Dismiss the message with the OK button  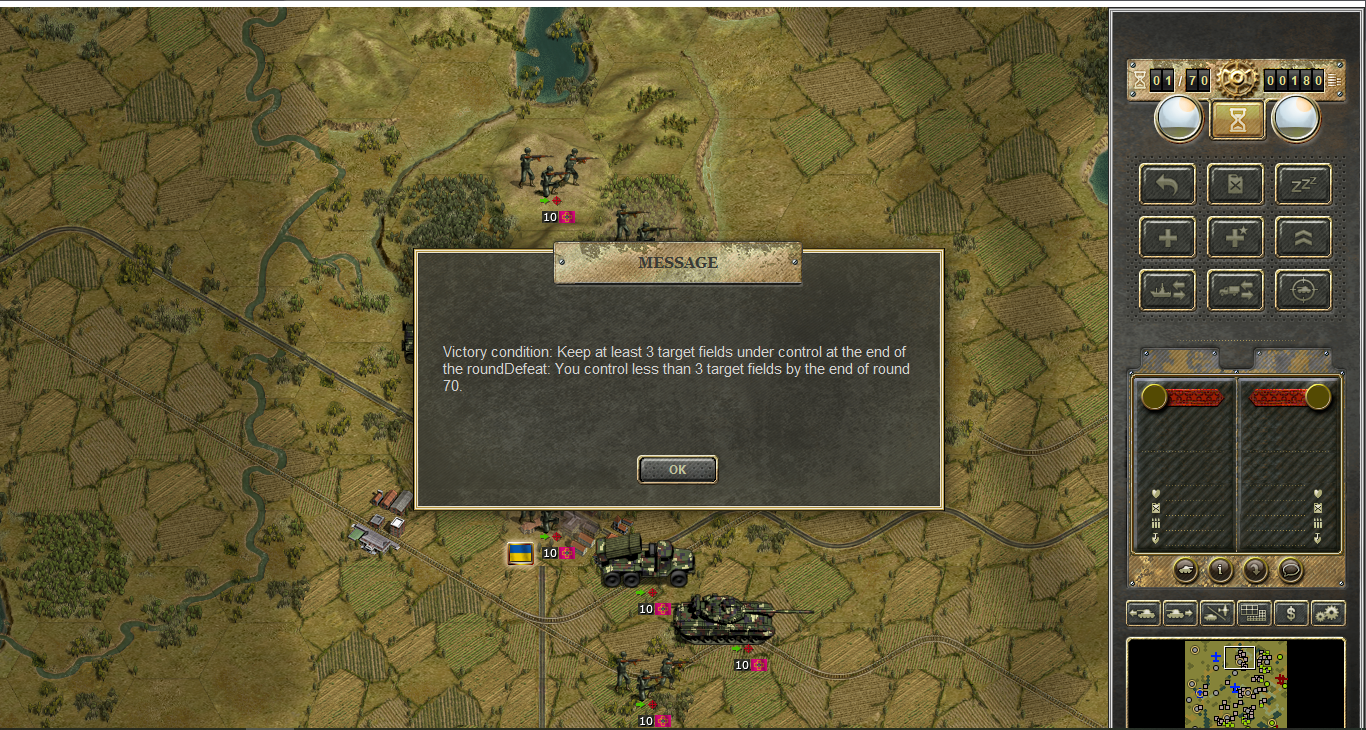677,469
